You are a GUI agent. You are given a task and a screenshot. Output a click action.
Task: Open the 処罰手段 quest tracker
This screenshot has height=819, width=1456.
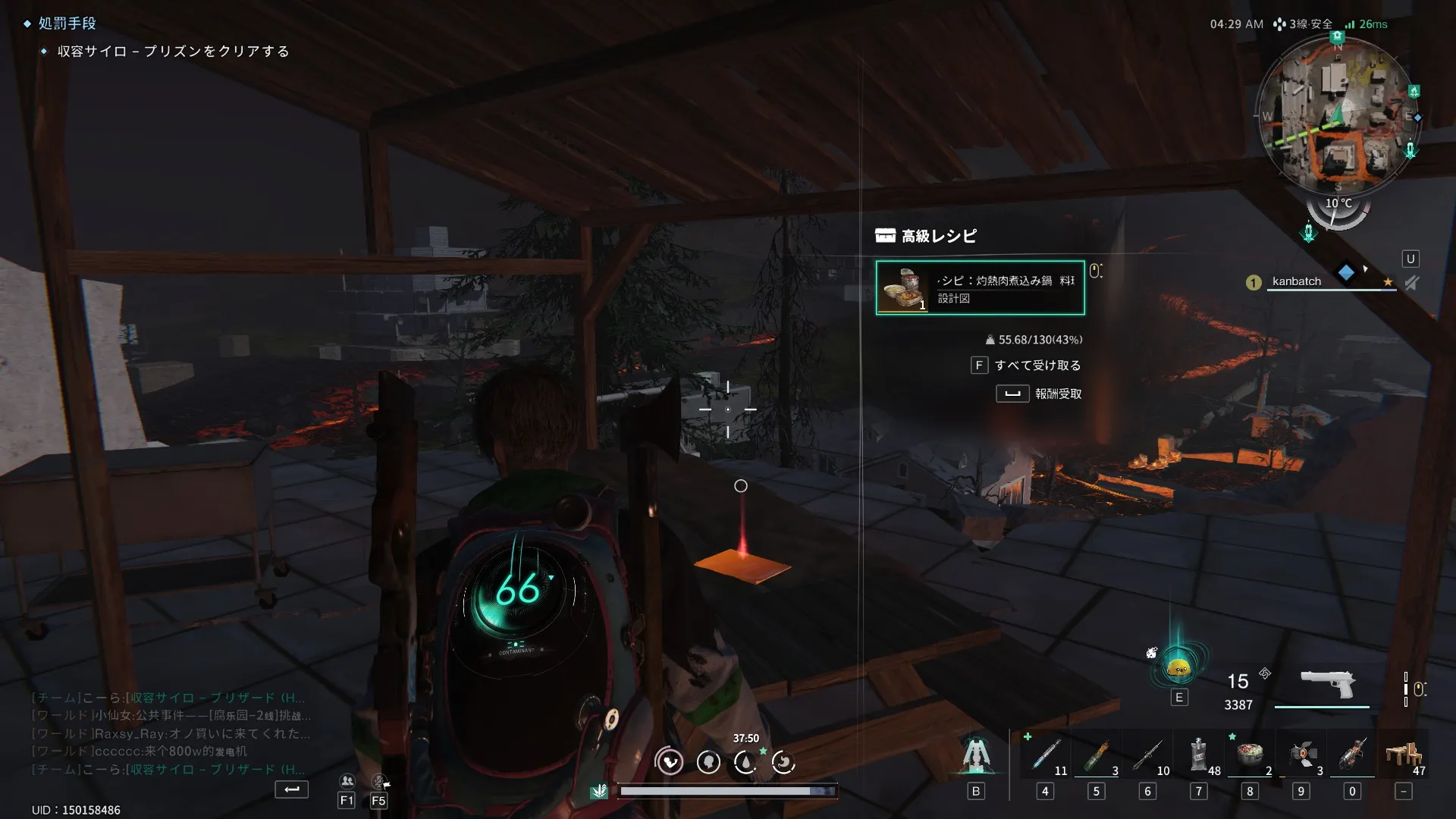(67, 24)
